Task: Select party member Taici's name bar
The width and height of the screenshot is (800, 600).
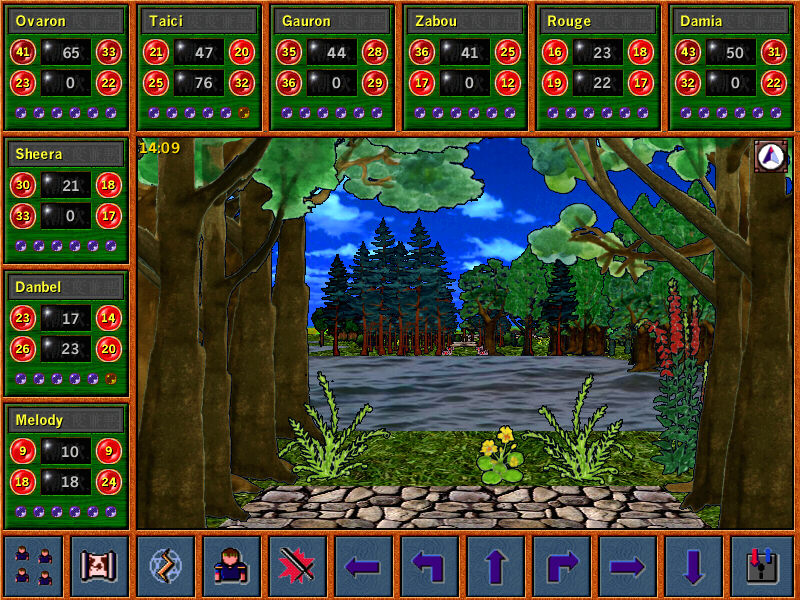Action: pyautogui.click(x=200, y=21)
